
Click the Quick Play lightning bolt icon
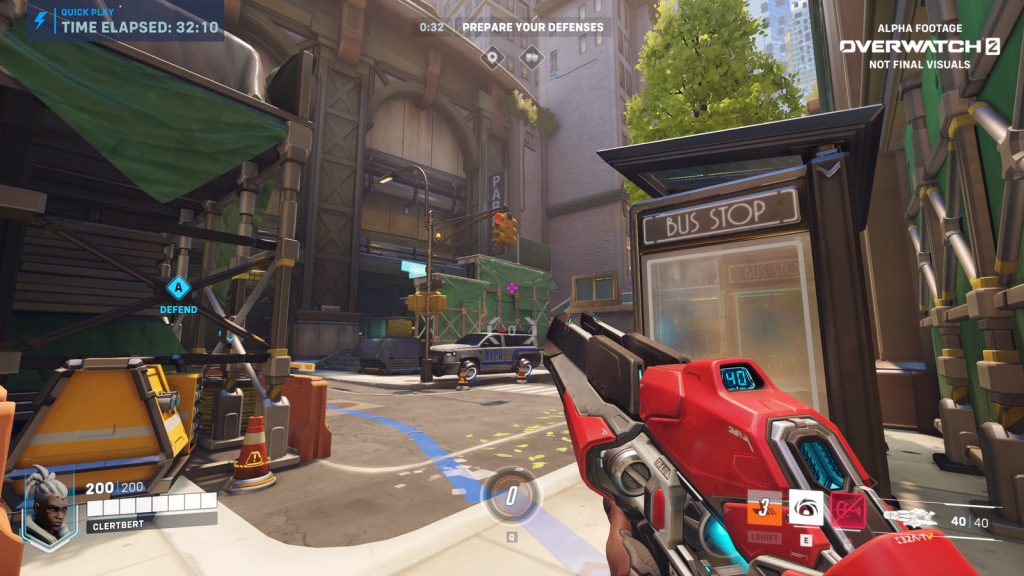point(40,19)
